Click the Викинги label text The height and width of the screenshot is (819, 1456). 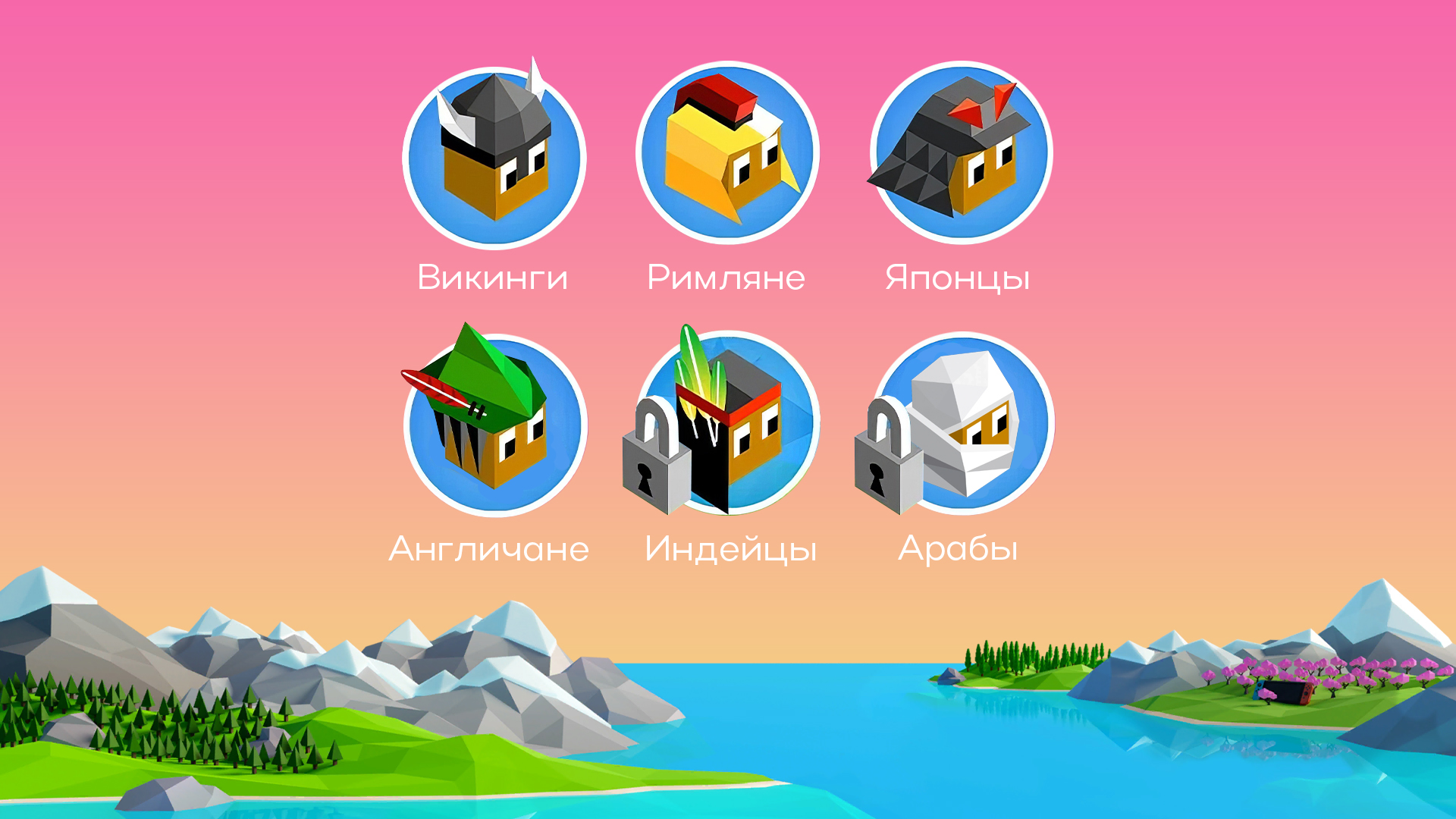491,277
